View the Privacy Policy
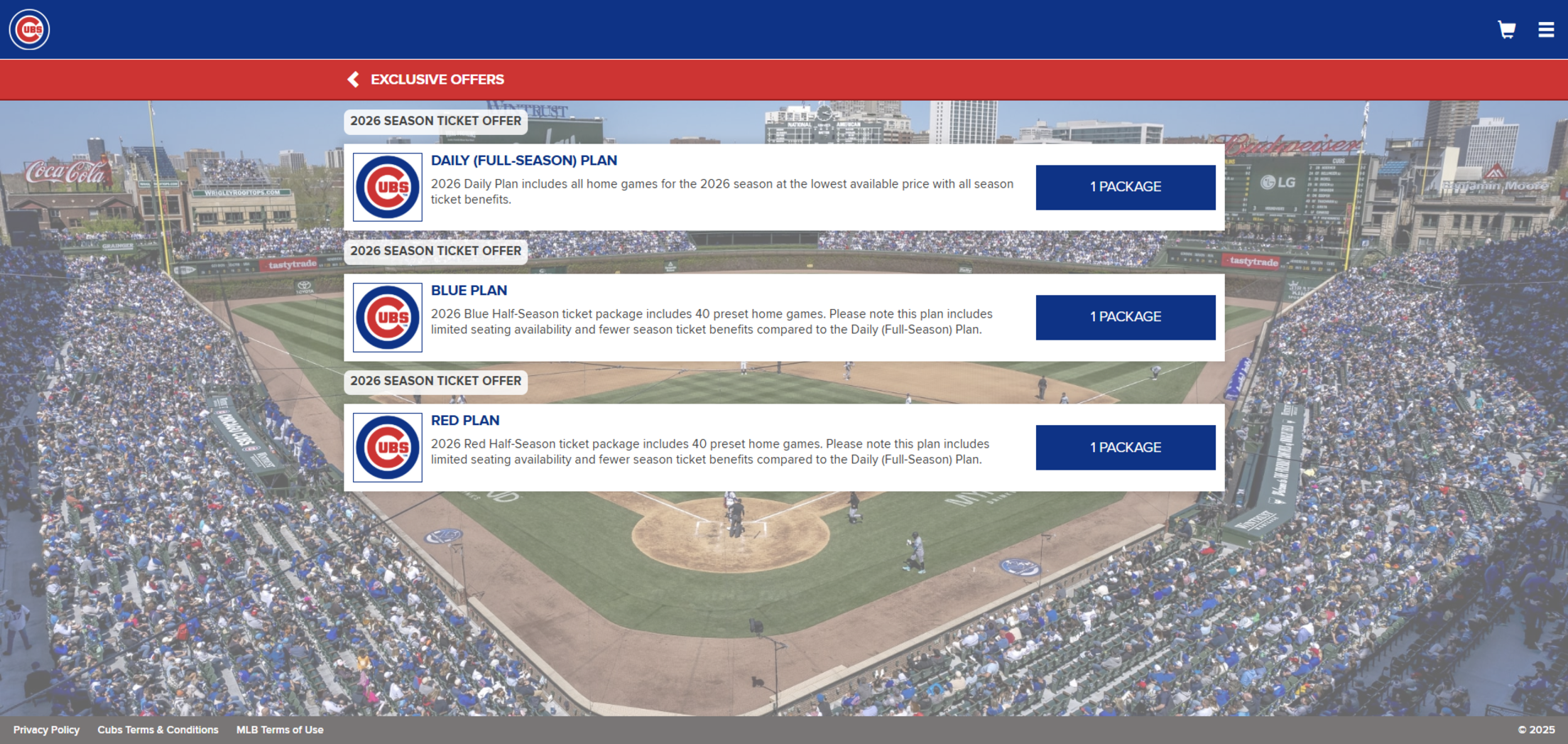Image resolution: width=1568 pixels, height=744 pixels. [x=46, y=730]
